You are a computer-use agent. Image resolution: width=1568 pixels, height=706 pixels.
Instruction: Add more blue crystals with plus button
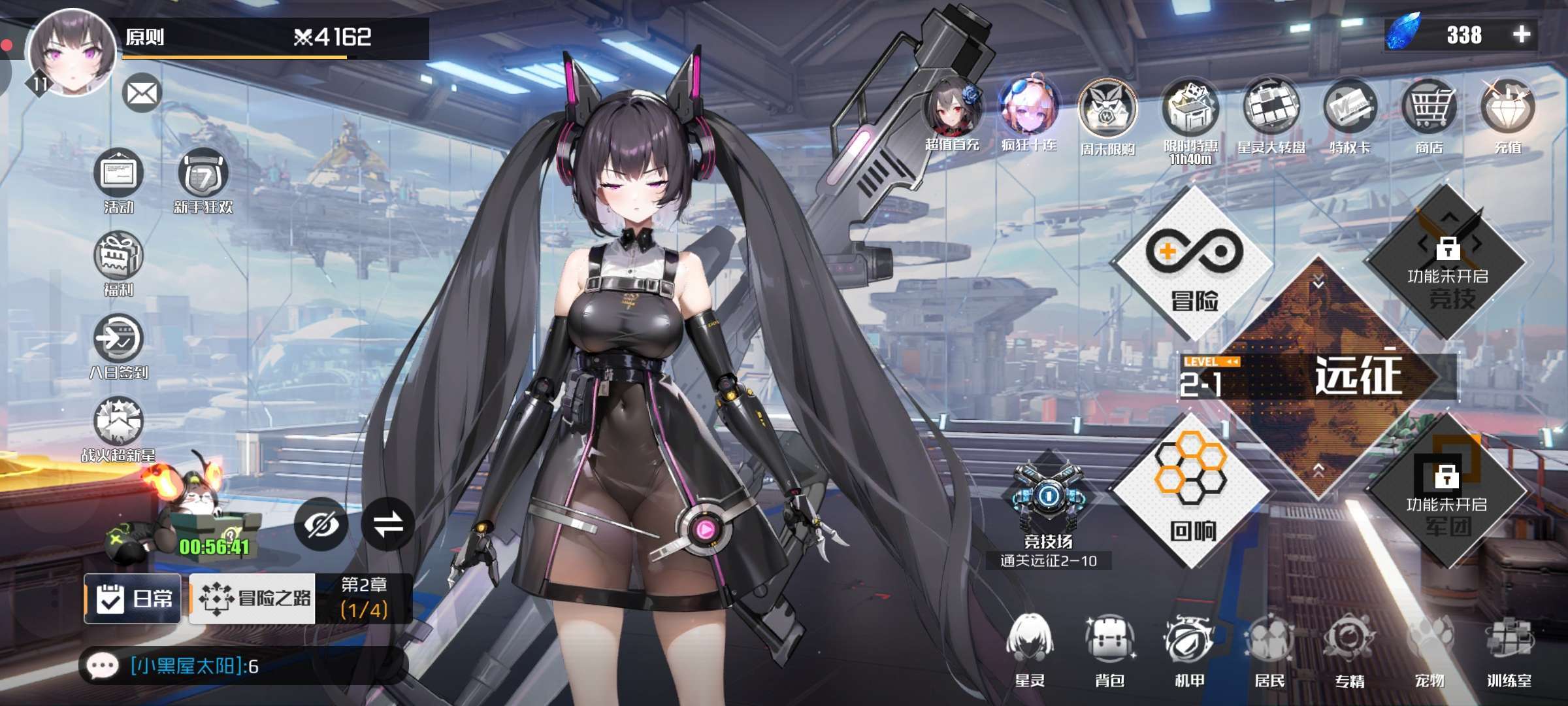coord(1522,35)
